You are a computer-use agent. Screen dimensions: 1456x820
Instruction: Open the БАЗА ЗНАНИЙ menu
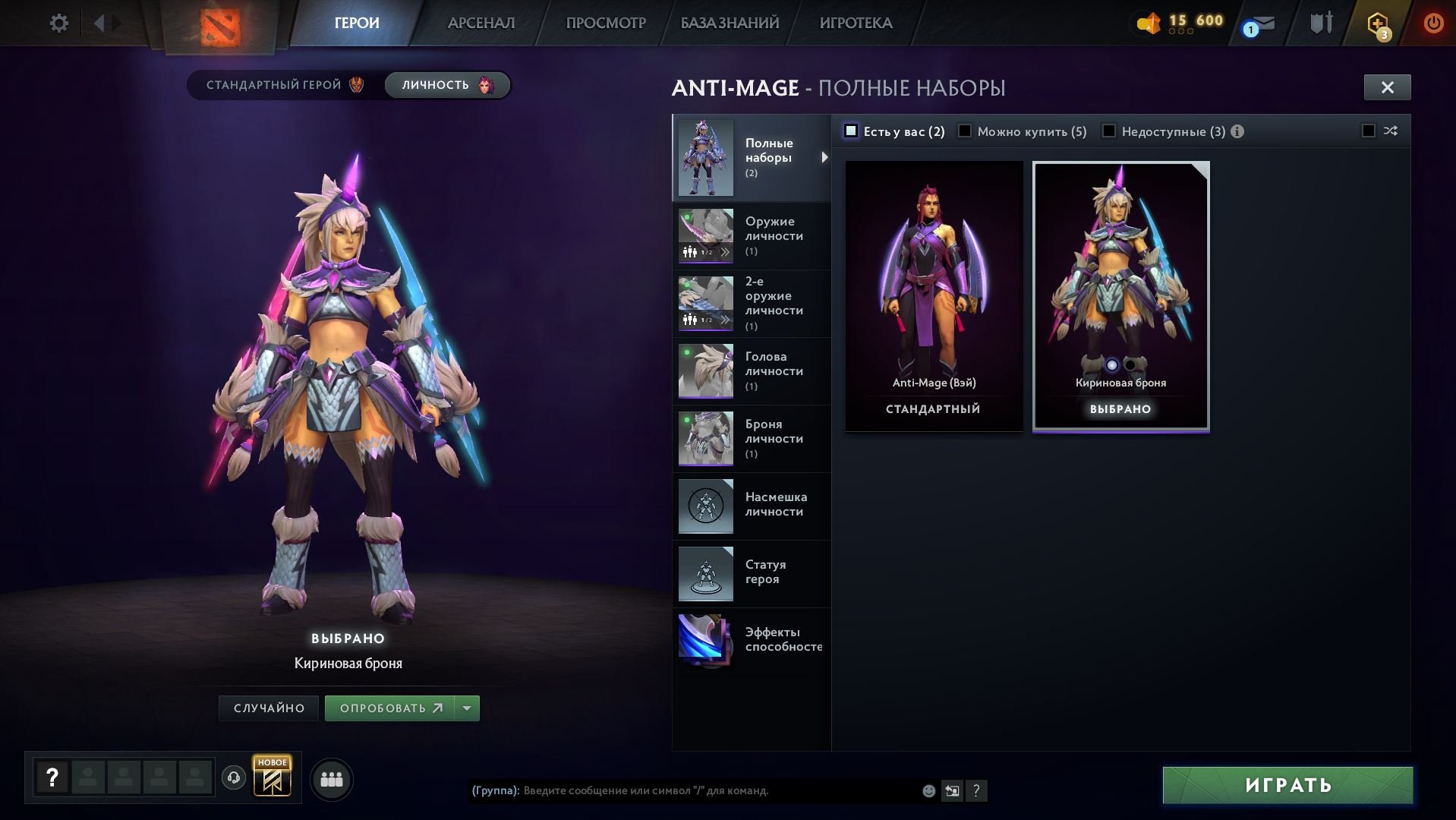728,23
